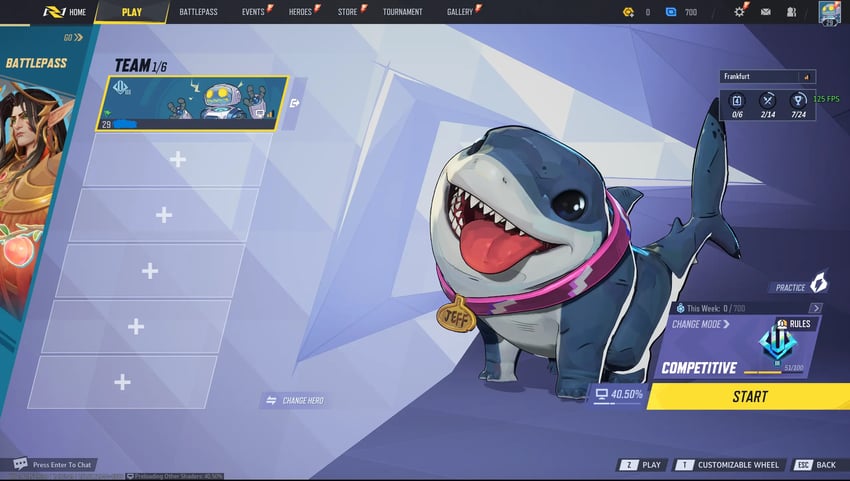Viewport: 850px width, 481px height.
Task: Visit the Store tab
Action: [x=347, y=12]
